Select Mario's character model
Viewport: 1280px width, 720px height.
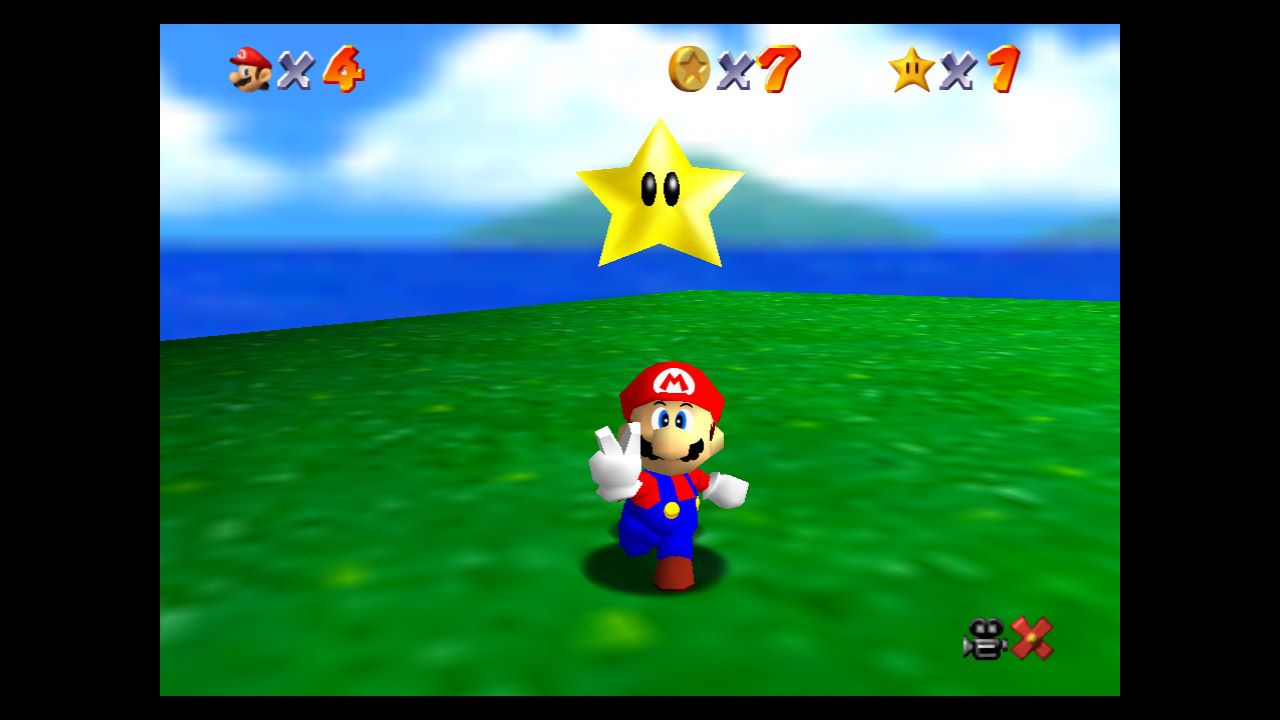(670, 480)
